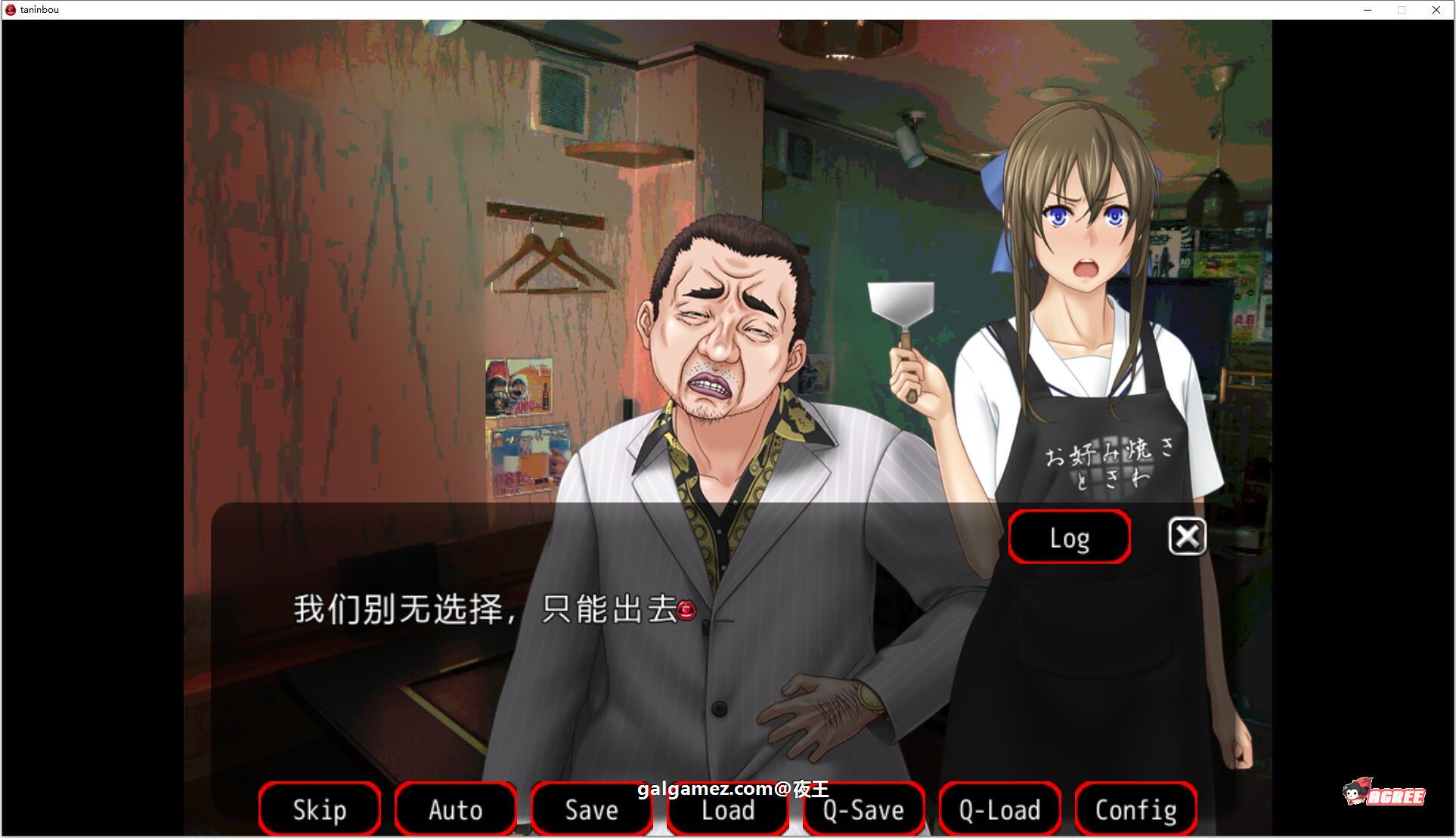The width and height of the screenshot is (1456, 838).
Task: Minimize the taninbou window
Action: (x=1367, y=10)
